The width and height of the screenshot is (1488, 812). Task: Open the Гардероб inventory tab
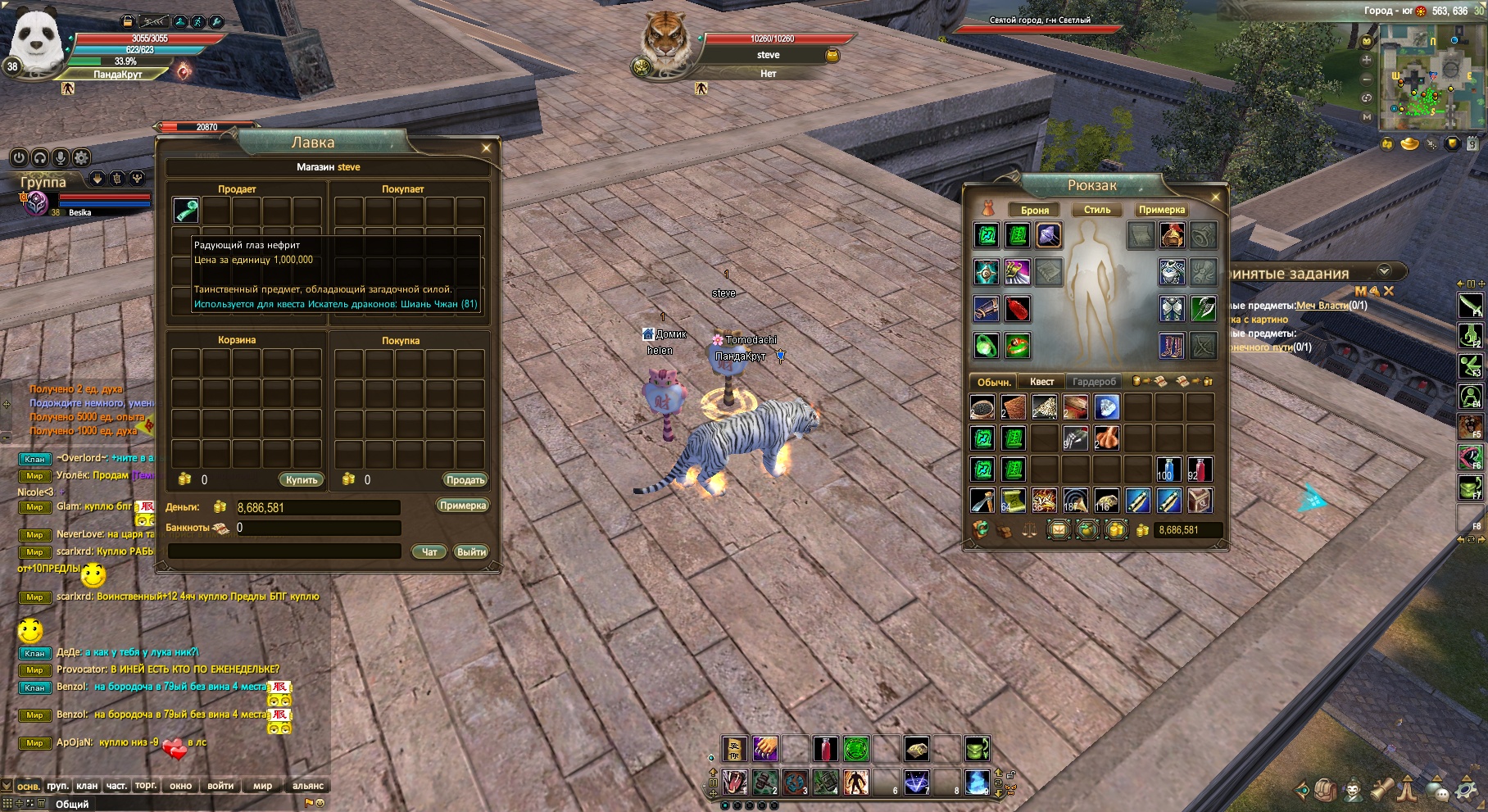pyautogui.click(x=1094, y=382)
